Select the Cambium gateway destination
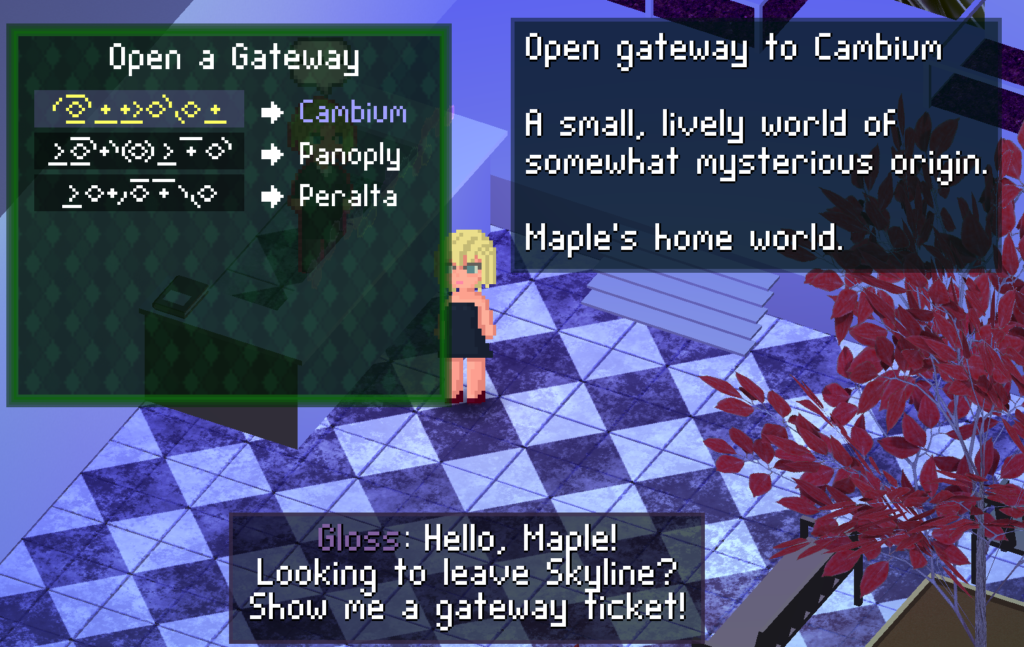 [352, 111]
